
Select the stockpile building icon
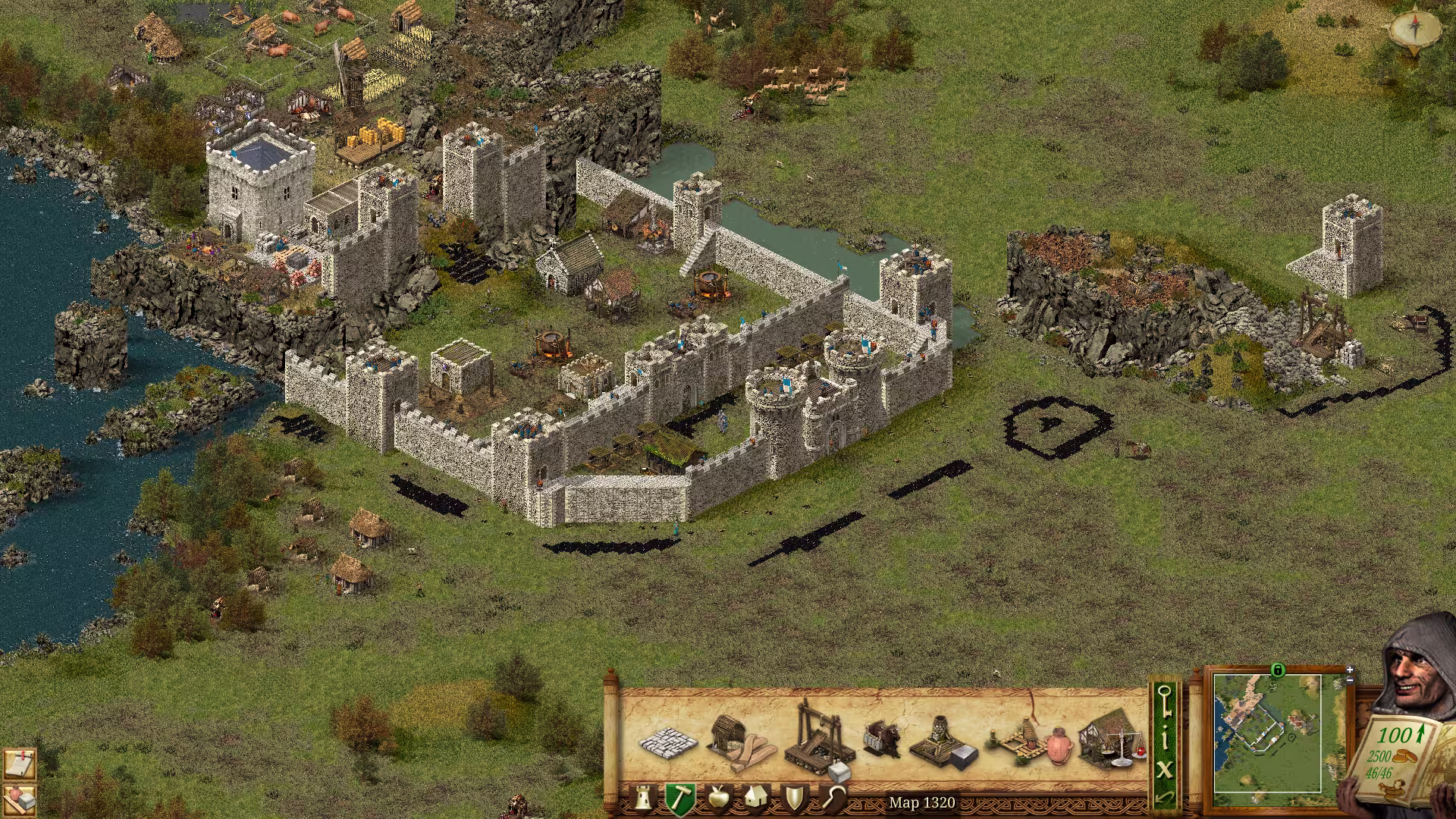pyautogui.click(x=667, y=741)
